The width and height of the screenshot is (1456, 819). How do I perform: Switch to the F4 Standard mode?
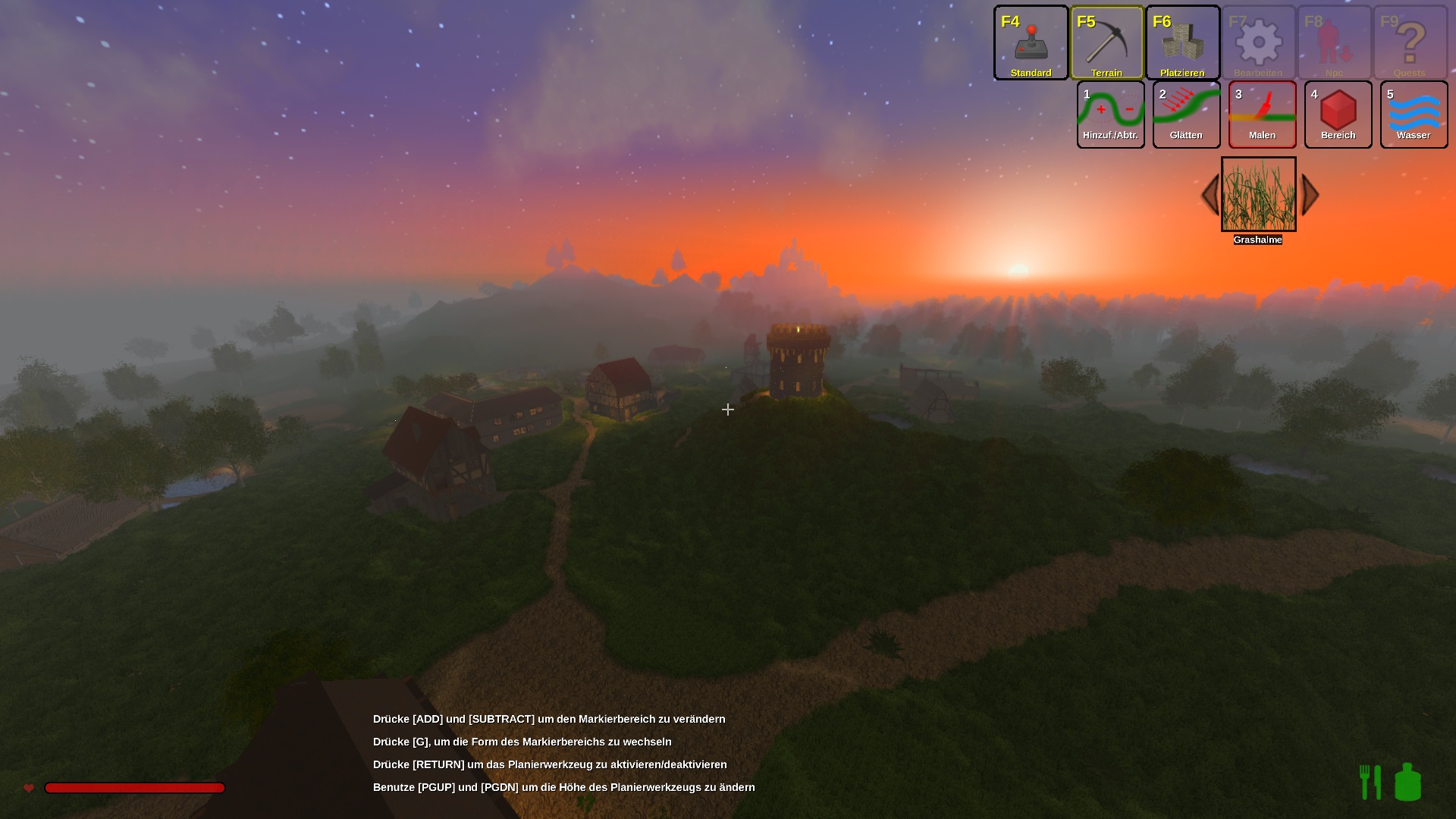[x=1031, y=42]
